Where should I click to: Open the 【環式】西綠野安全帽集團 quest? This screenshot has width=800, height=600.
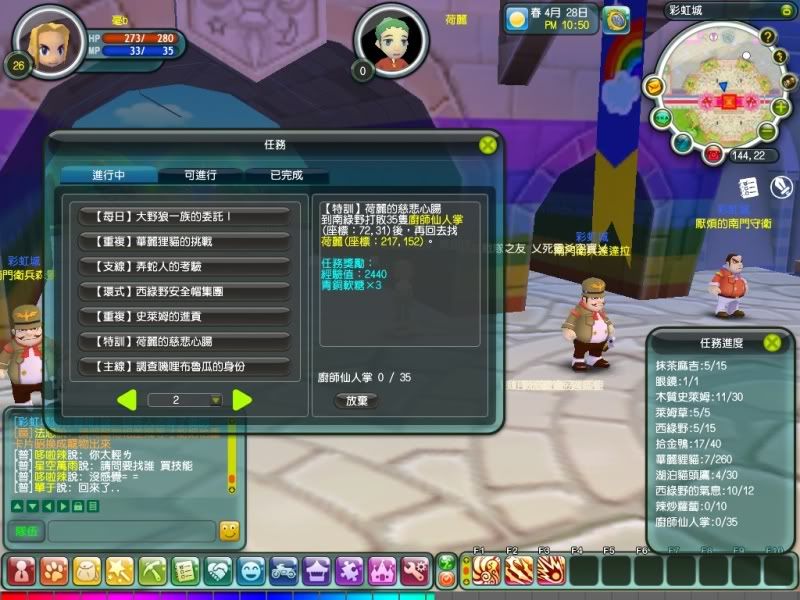pos(184,291)
